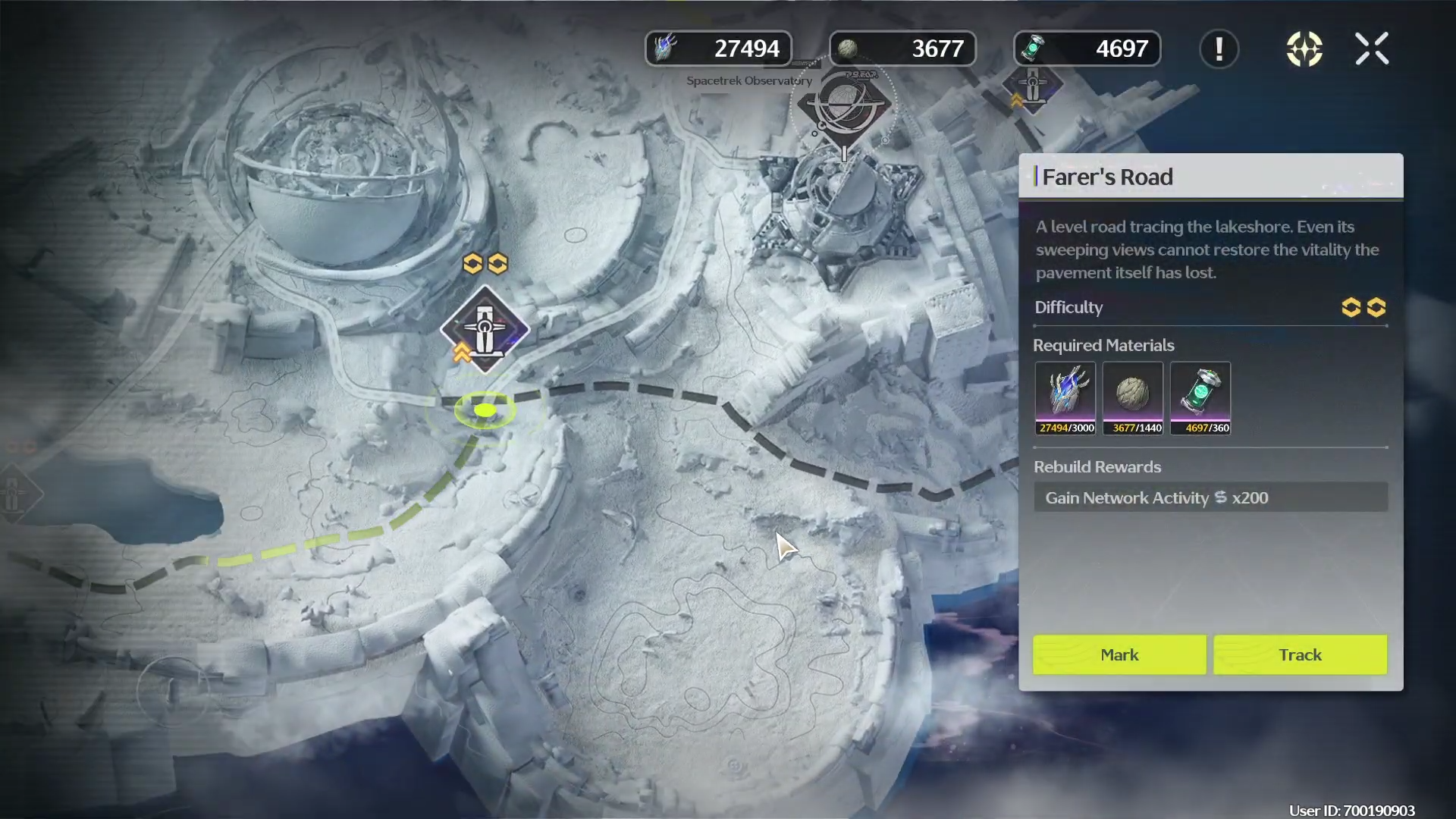Select the Spacetrek Observatory map marker
Viewport: 1456px width, 819px height.
pyautogui.click(x=843, y=104)
